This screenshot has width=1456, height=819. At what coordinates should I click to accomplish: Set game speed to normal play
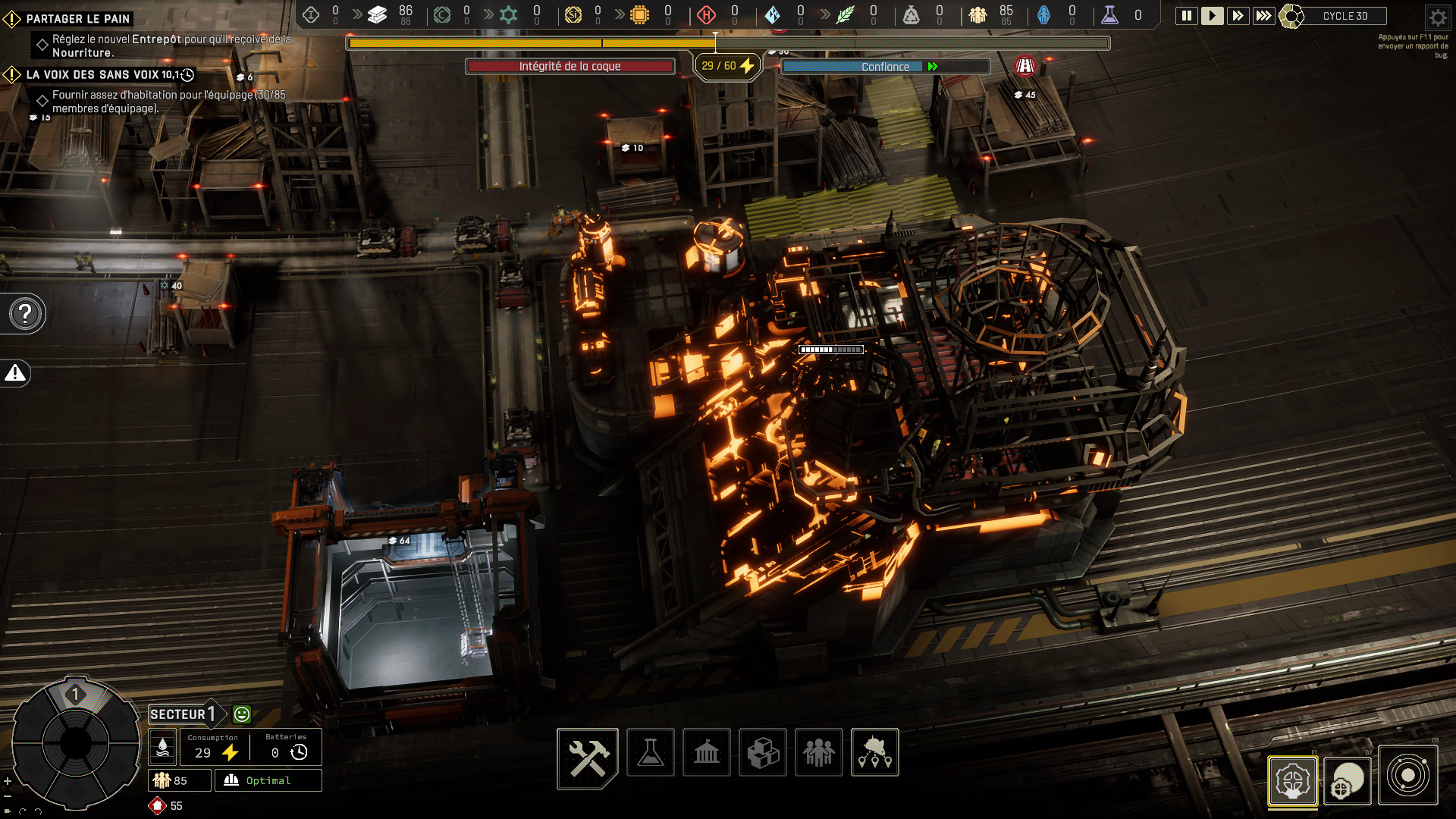[1212, 16]
